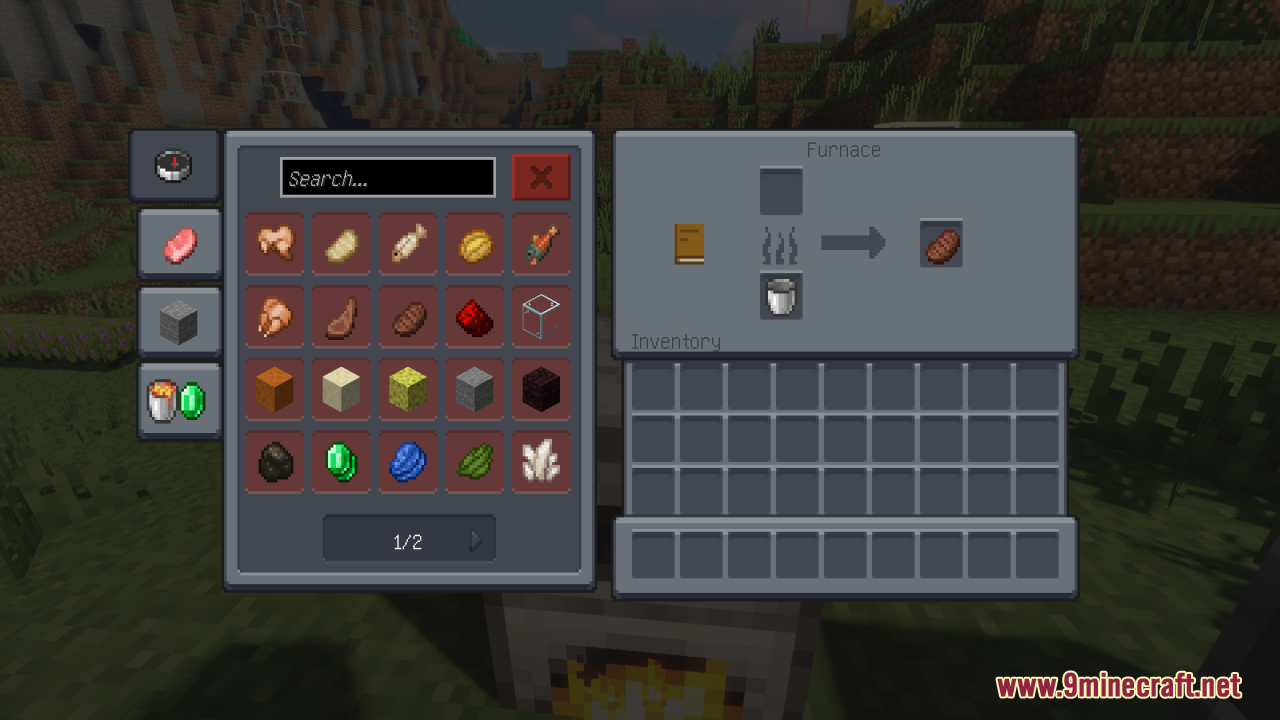This screenshot has width=1280, height=720.
Task: Select the yellow sponge block recipe
Action: coord(408,389)
